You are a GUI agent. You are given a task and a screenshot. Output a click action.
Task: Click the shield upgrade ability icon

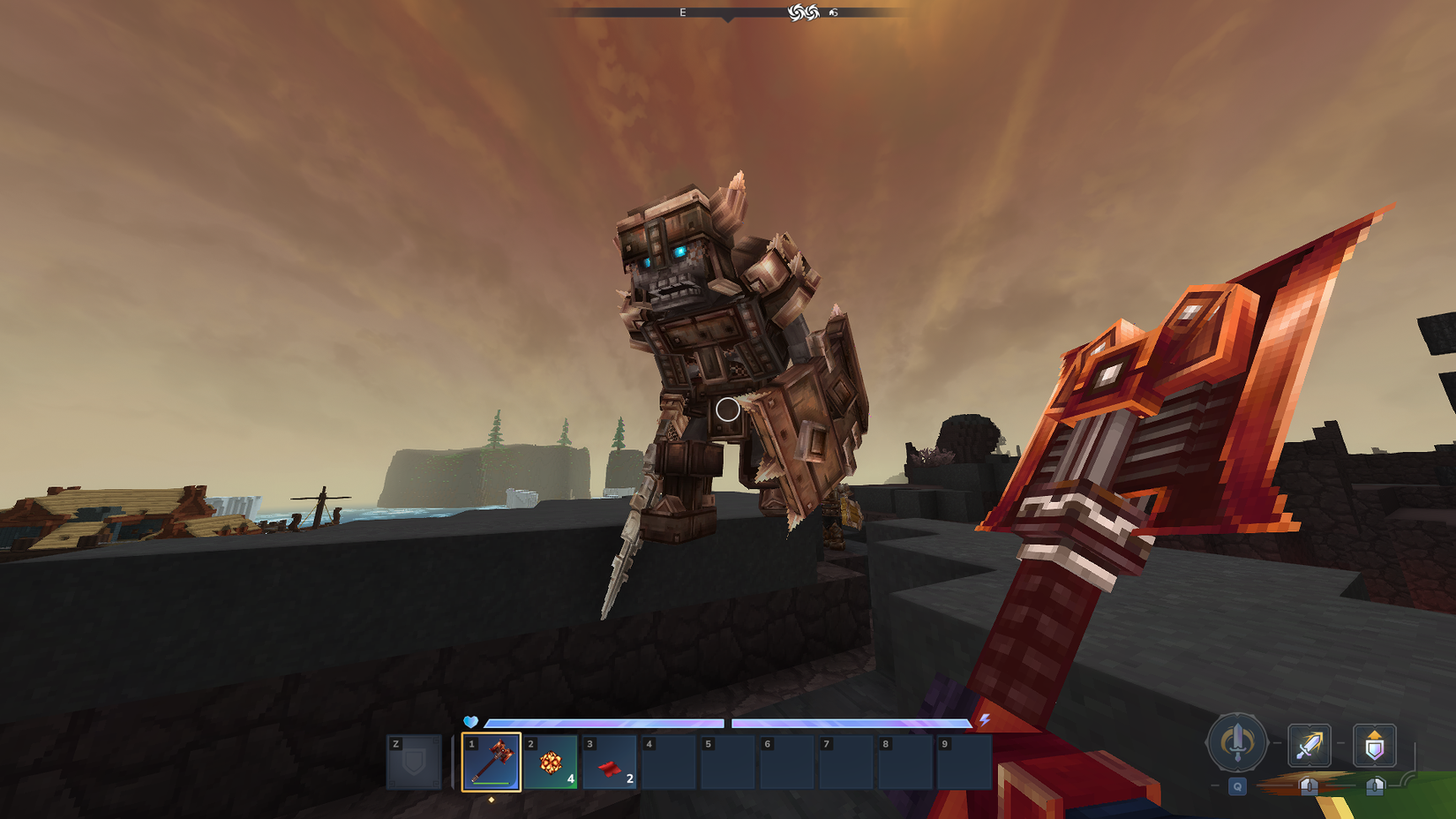click(x=1374, y=746)
